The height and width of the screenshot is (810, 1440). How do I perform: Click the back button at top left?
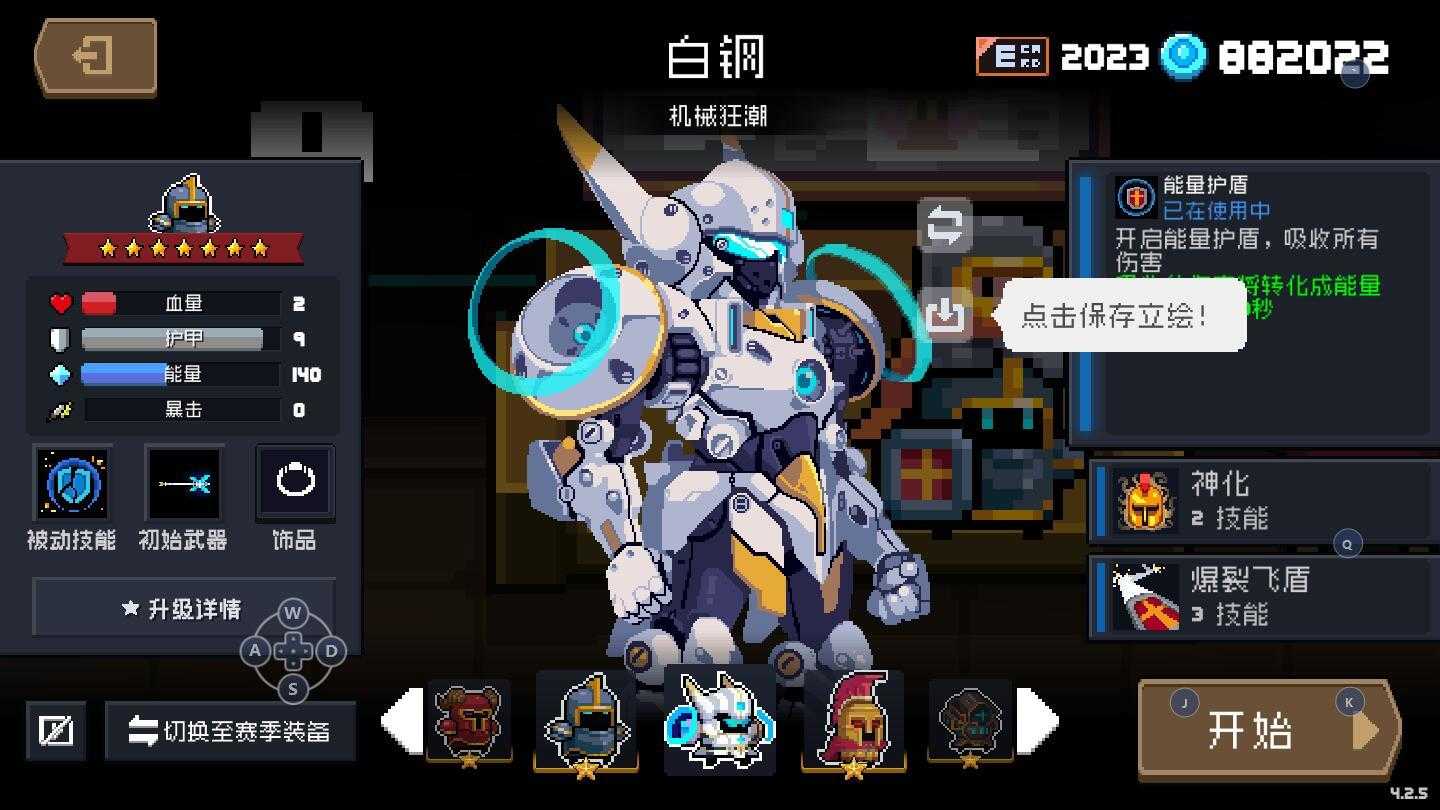tap(94, 57)
